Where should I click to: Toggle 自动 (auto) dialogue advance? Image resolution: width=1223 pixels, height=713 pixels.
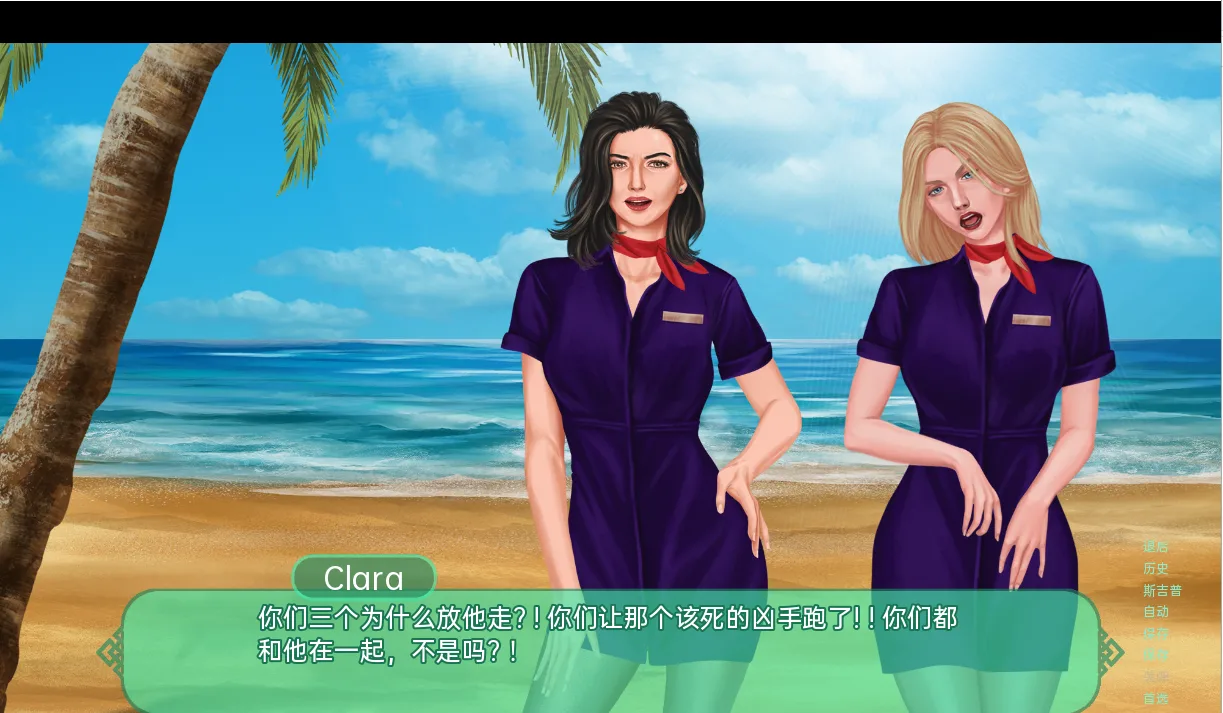(x=1155, y=612)
